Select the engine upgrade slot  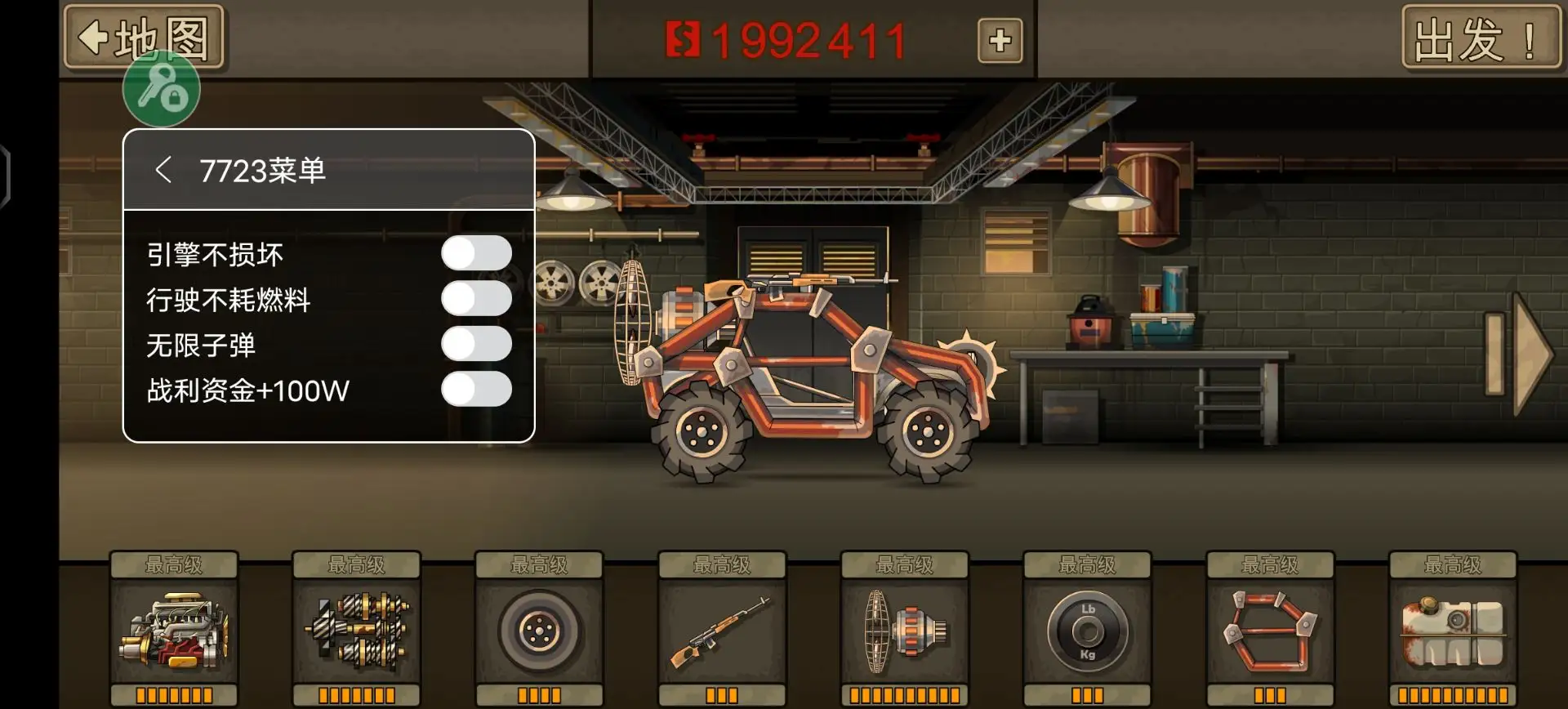[174, 631]
